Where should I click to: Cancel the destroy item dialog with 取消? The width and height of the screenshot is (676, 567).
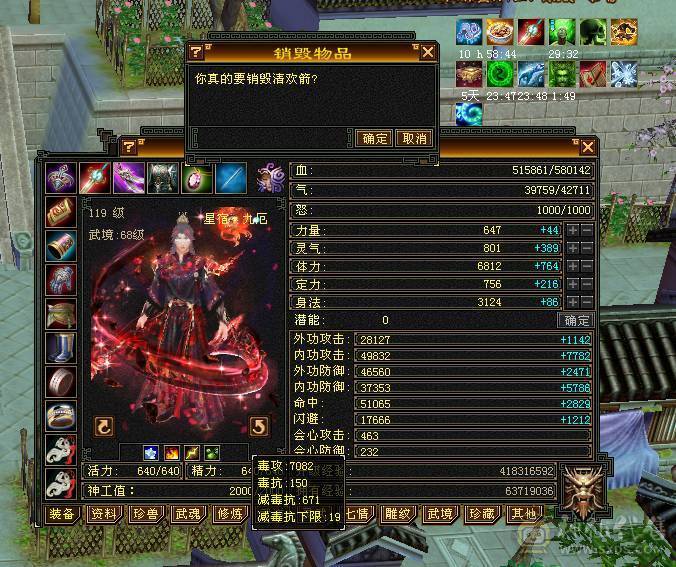[414, 138]
